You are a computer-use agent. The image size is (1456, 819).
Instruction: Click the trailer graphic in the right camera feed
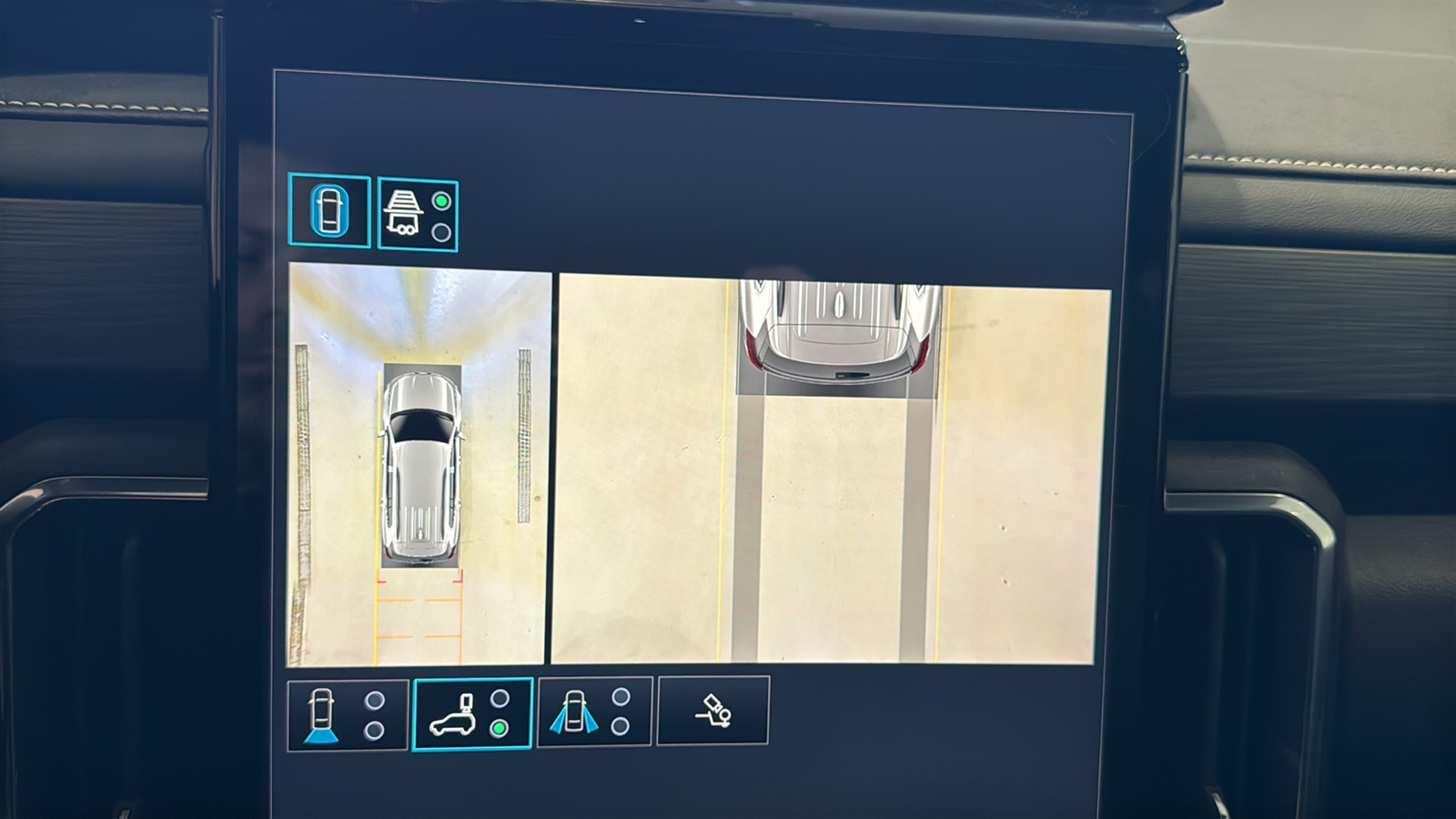(837, 328)
